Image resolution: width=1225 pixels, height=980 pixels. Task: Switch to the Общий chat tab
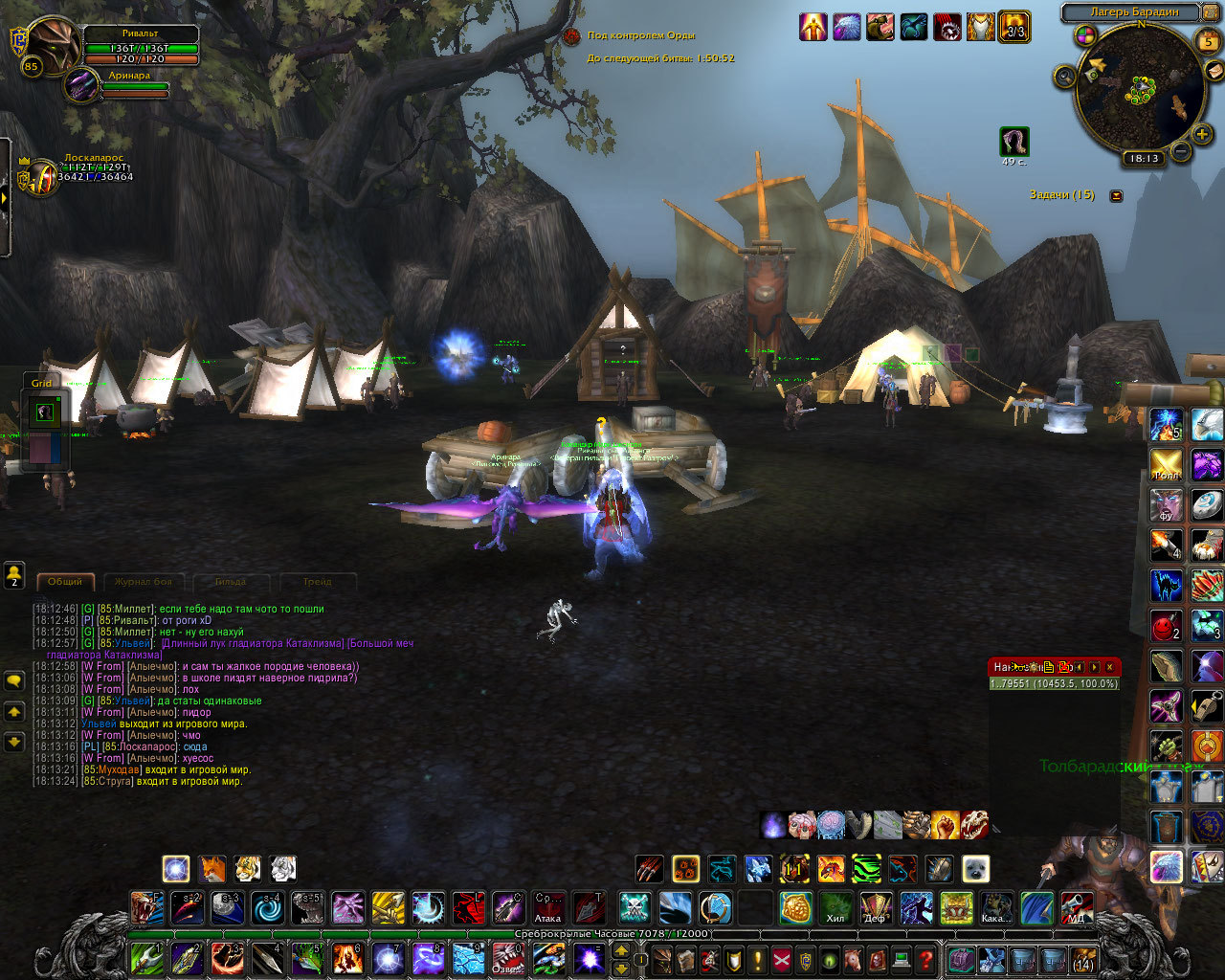coord(65,581)
